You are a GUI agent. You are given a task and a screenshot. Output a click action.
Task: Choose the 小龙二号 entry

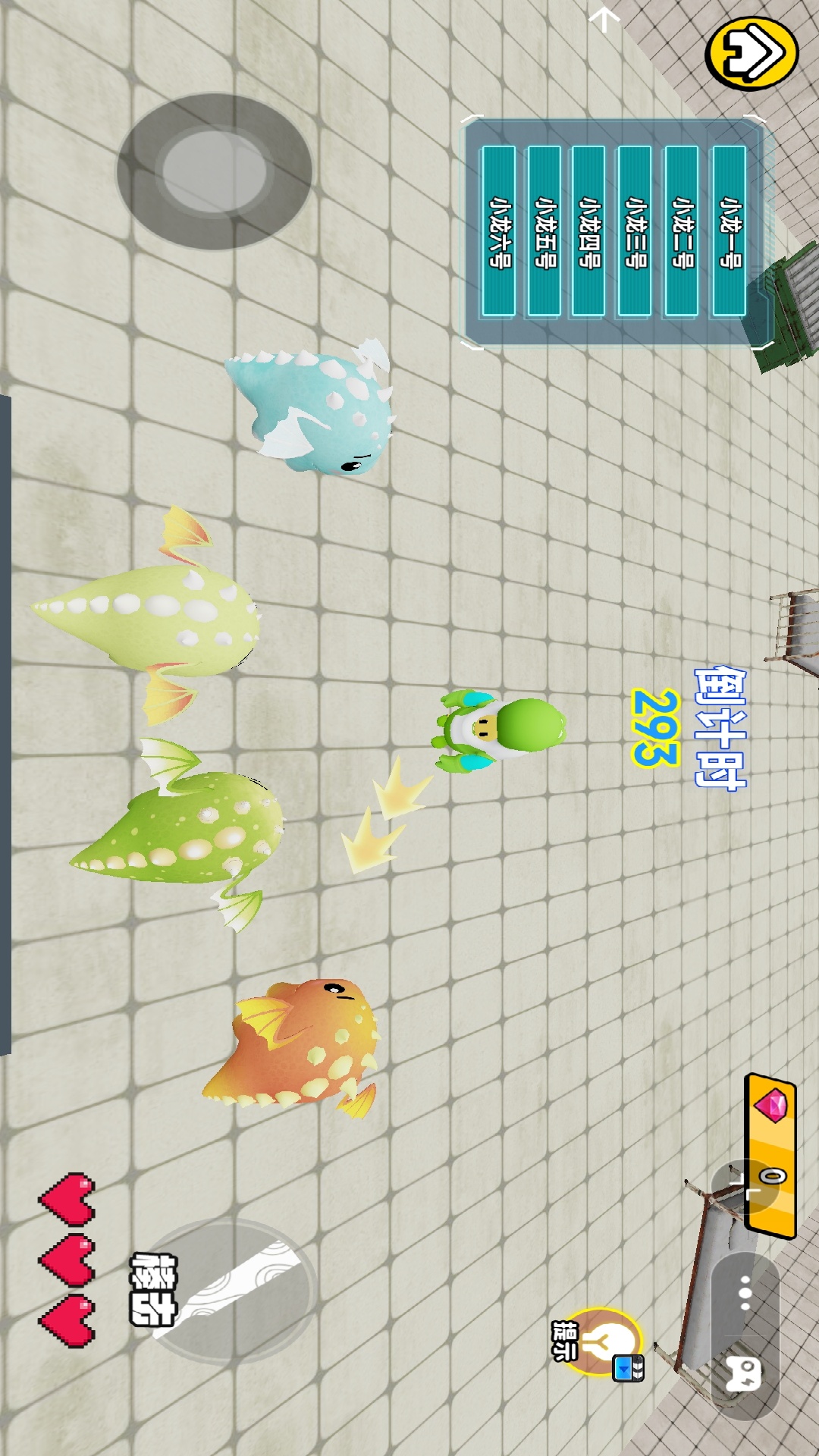(x=682, y=231)
